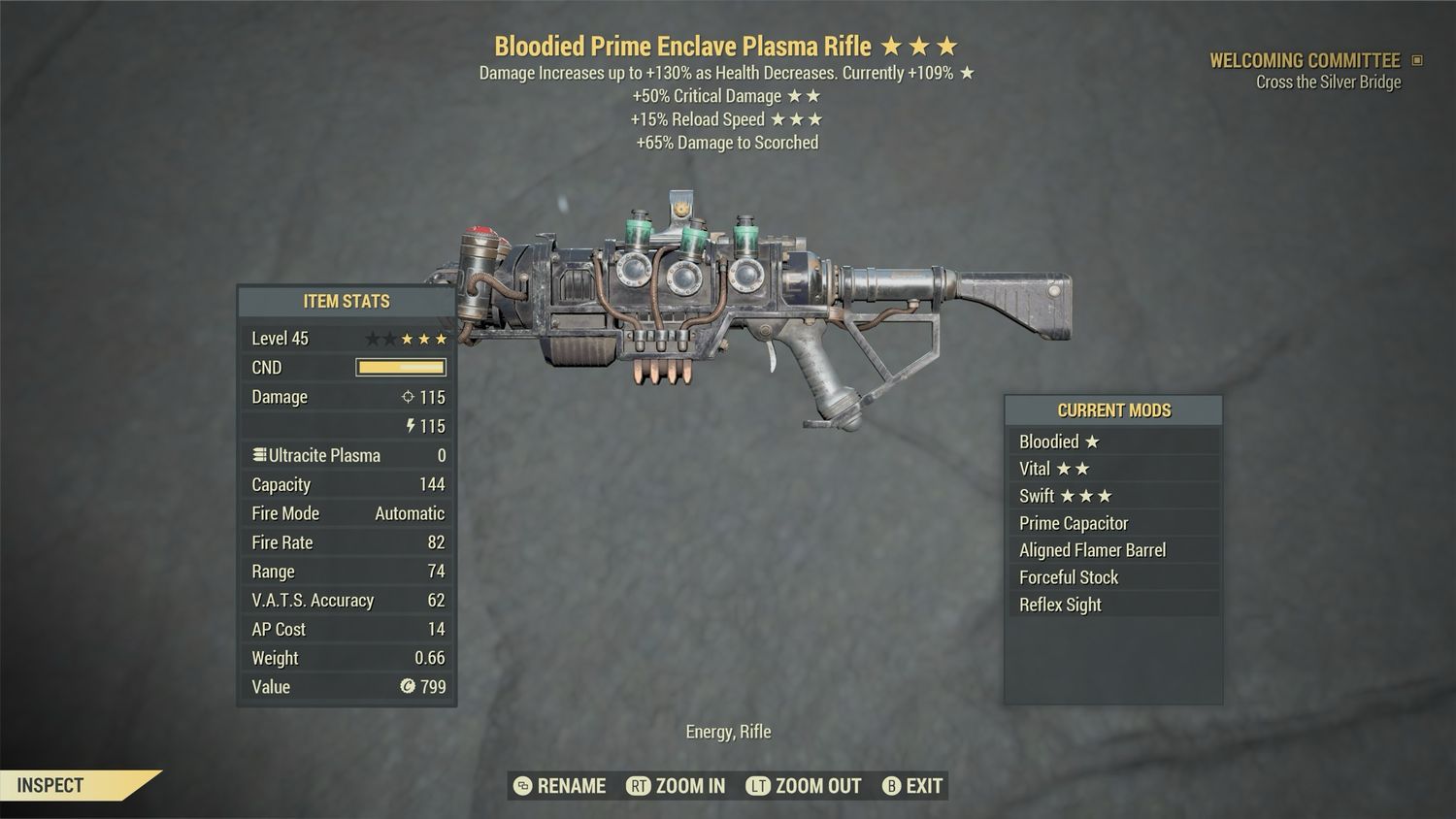Image resolution: width=1456 pixels, height=819 pixels.
Task: Click the caps currency icon beside Value 799
Action: (x=408, y=687)
